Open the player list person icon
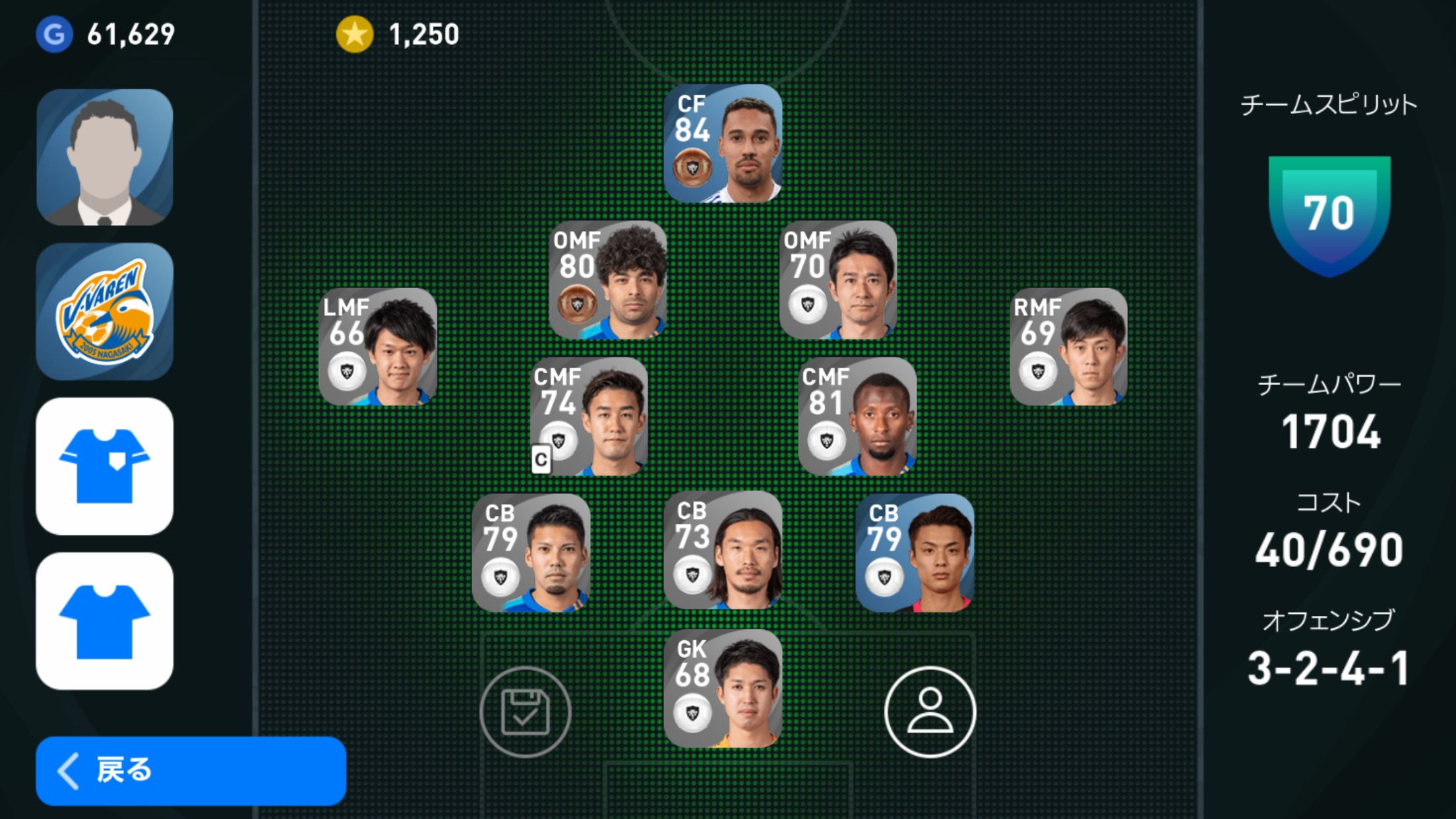1456x819 pixels. 930,712
